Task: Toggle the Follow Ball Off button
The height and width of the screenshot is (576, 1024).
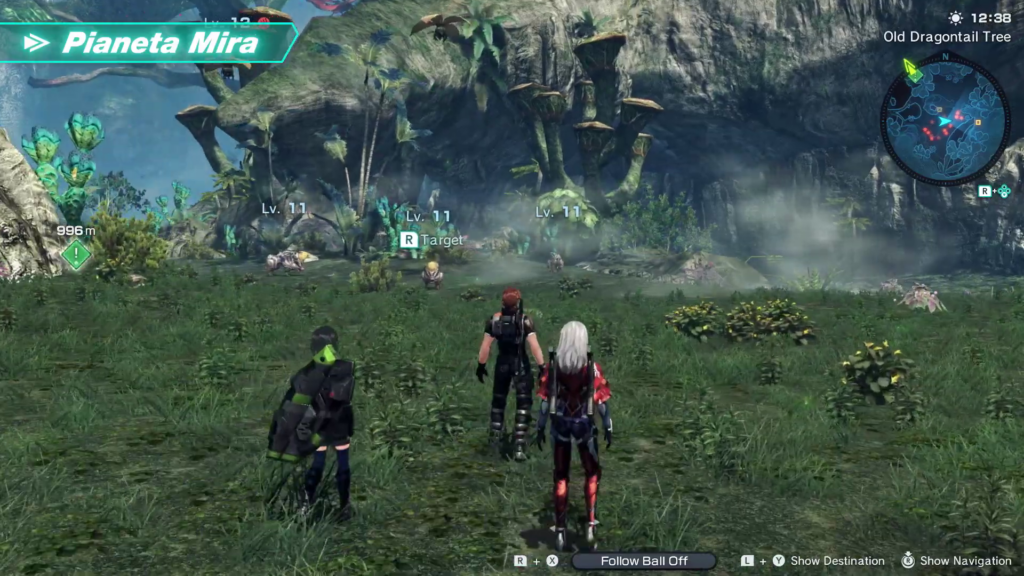Action: click(x=644, y=561)
